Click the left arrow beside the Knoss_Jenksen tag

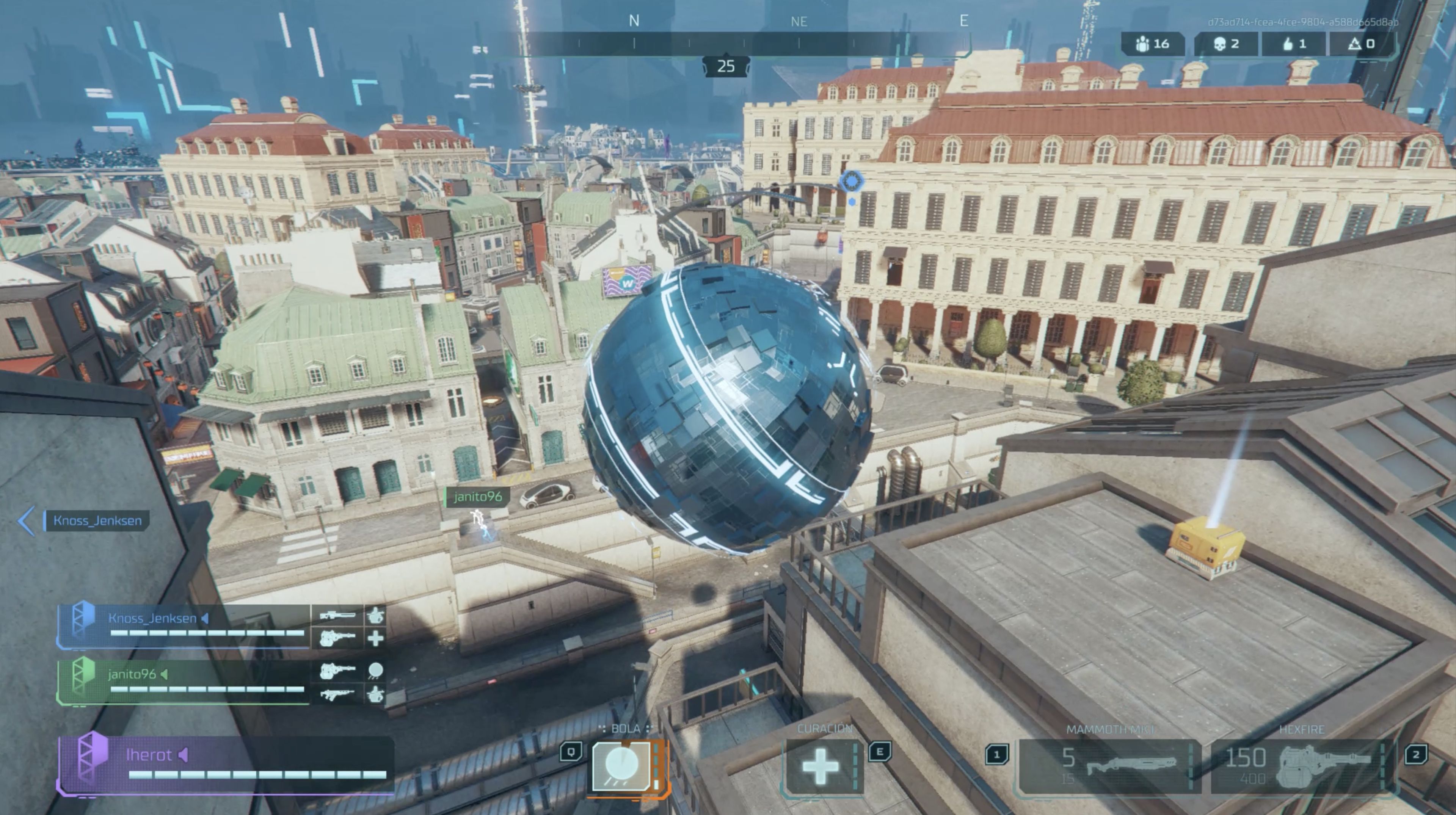(x=27, y=520)
